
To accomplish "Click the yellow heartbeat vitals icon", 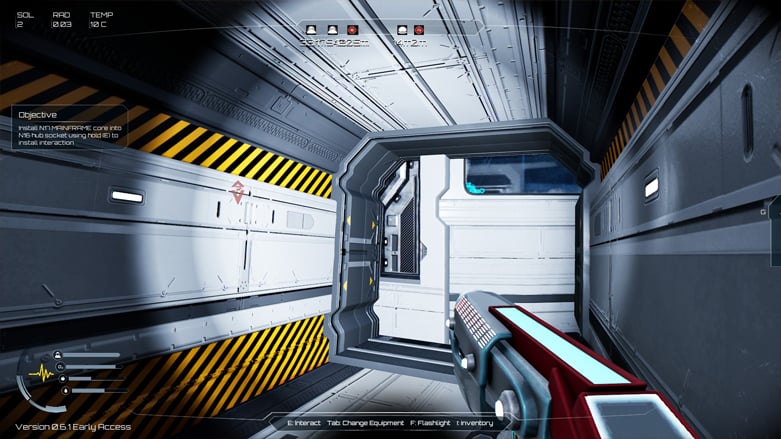I will pyautogui.click(x=41, y=373).
